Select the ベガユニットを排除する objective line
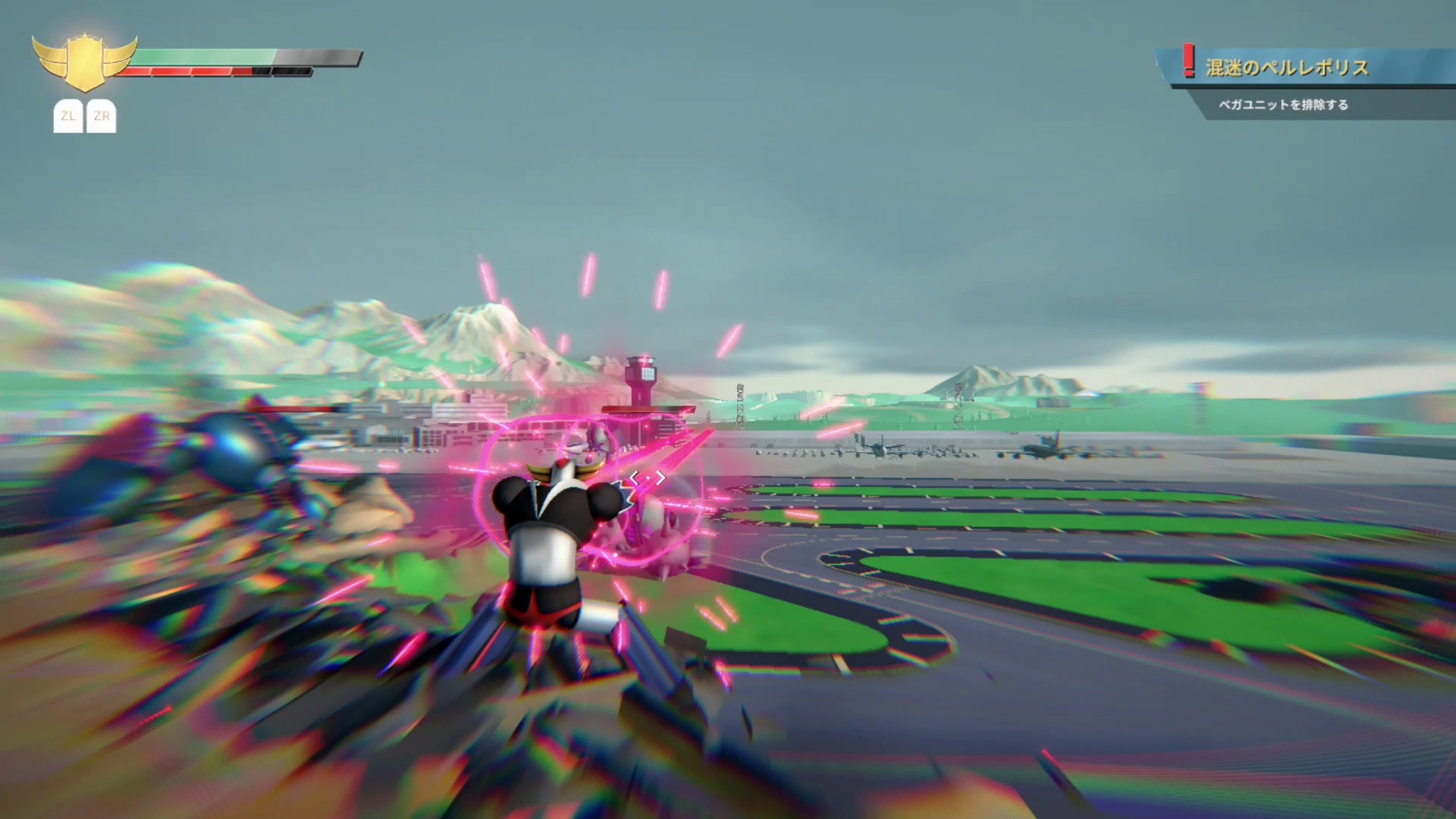The width and height of the screenshot is (1456, 819). point(1283,105)
